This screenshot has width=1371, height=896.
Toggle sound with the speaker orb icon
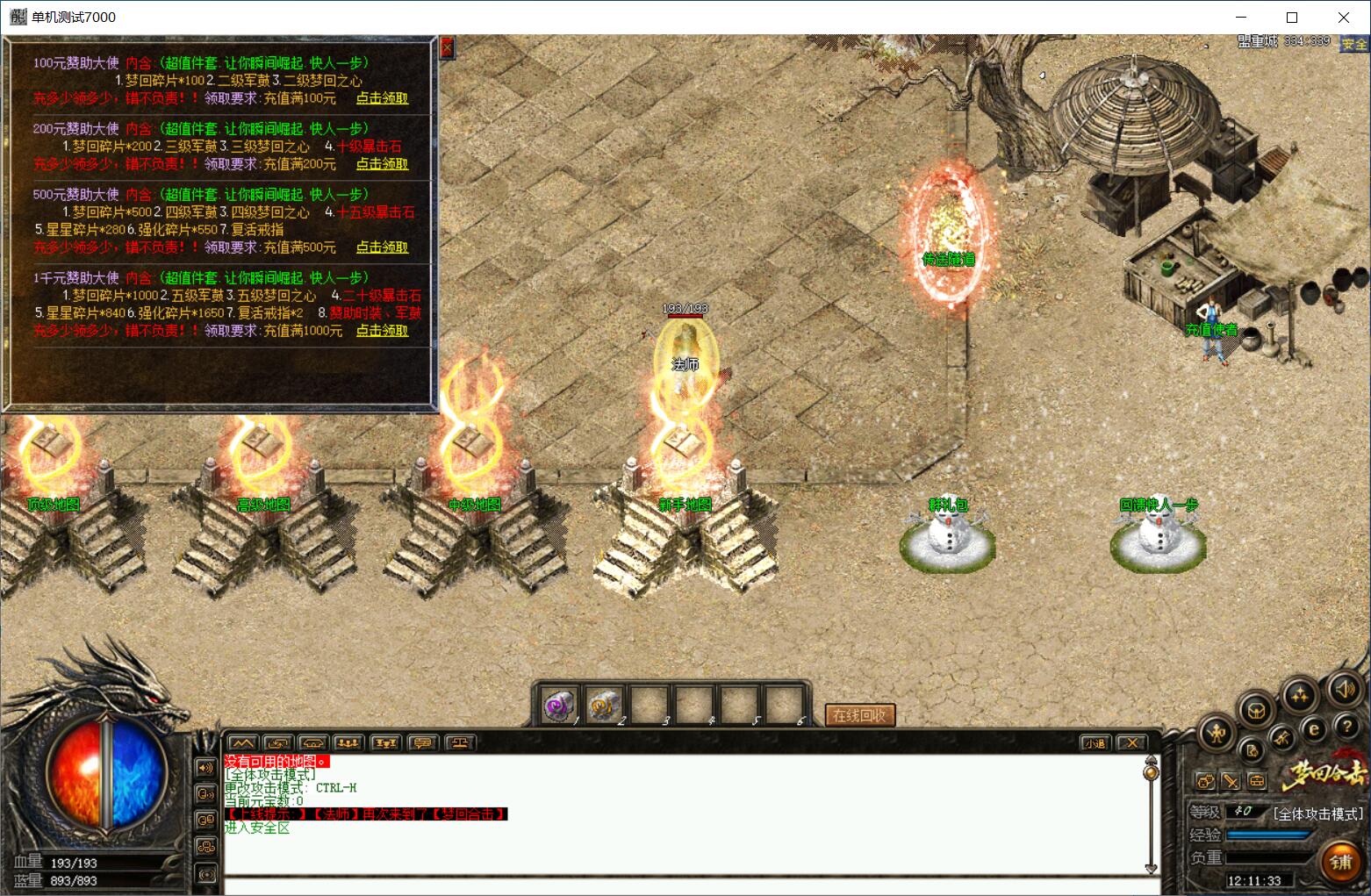click(x=1344, y=690)
